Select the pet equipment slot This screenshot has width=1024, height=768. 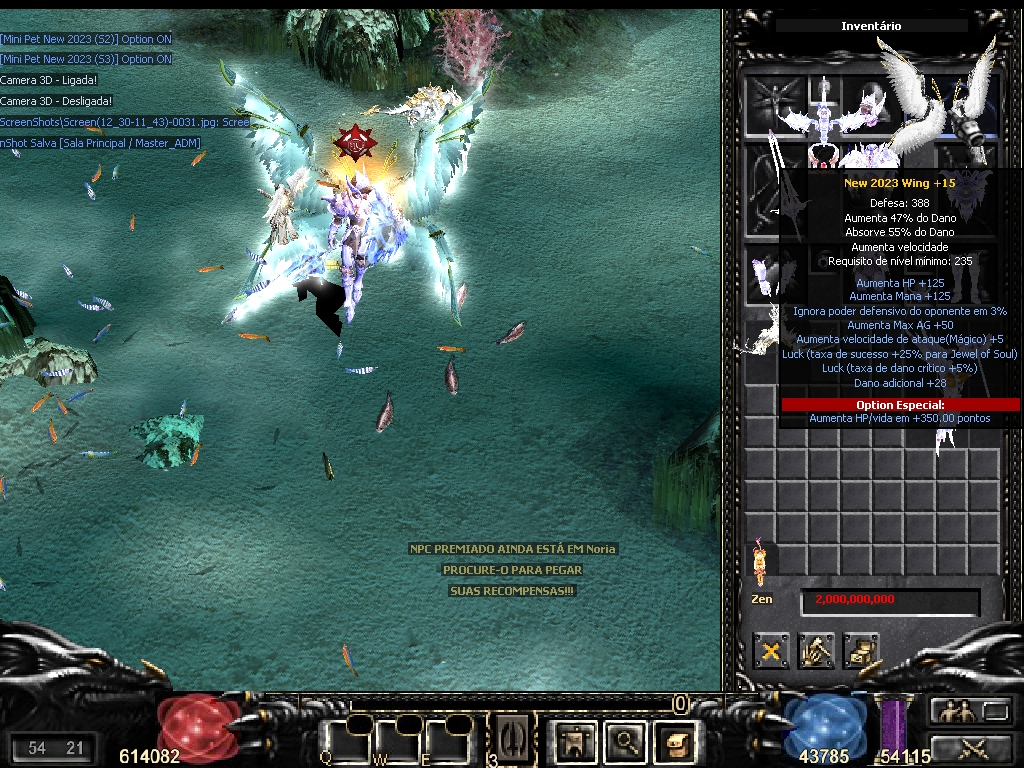[x=771, y=105]
